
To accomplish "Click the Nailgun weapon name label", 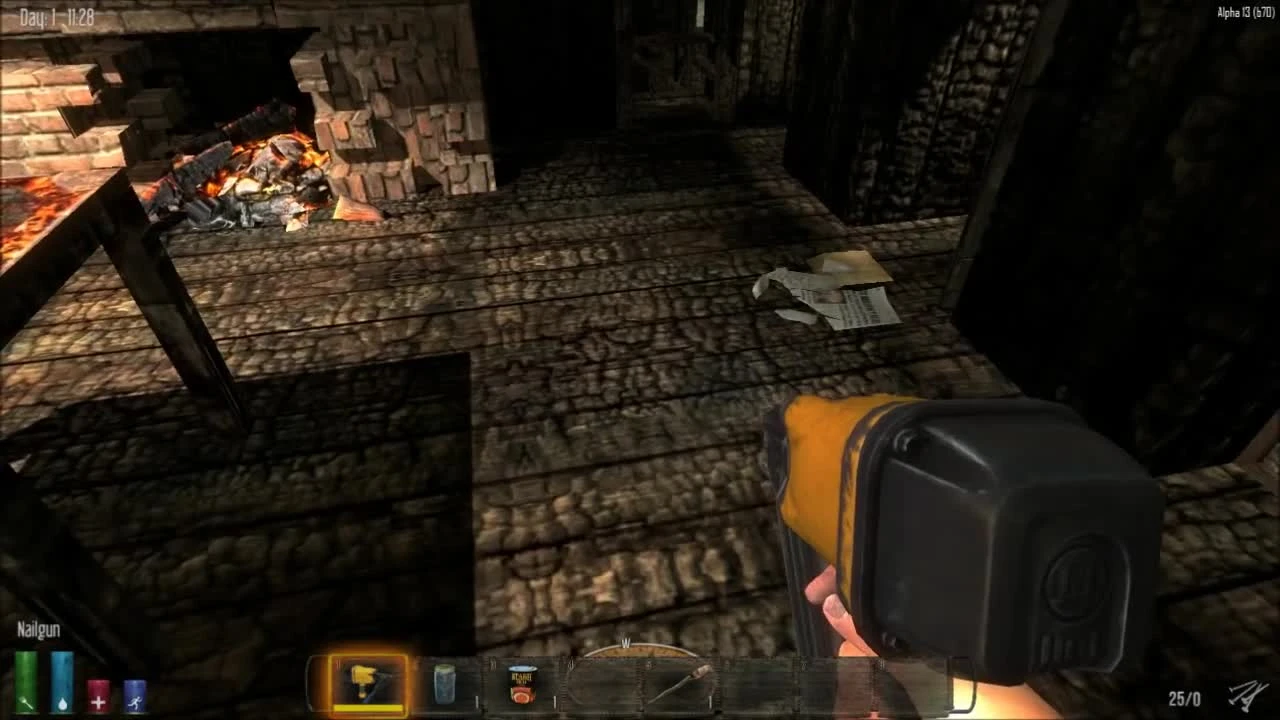I will [37, 630].
